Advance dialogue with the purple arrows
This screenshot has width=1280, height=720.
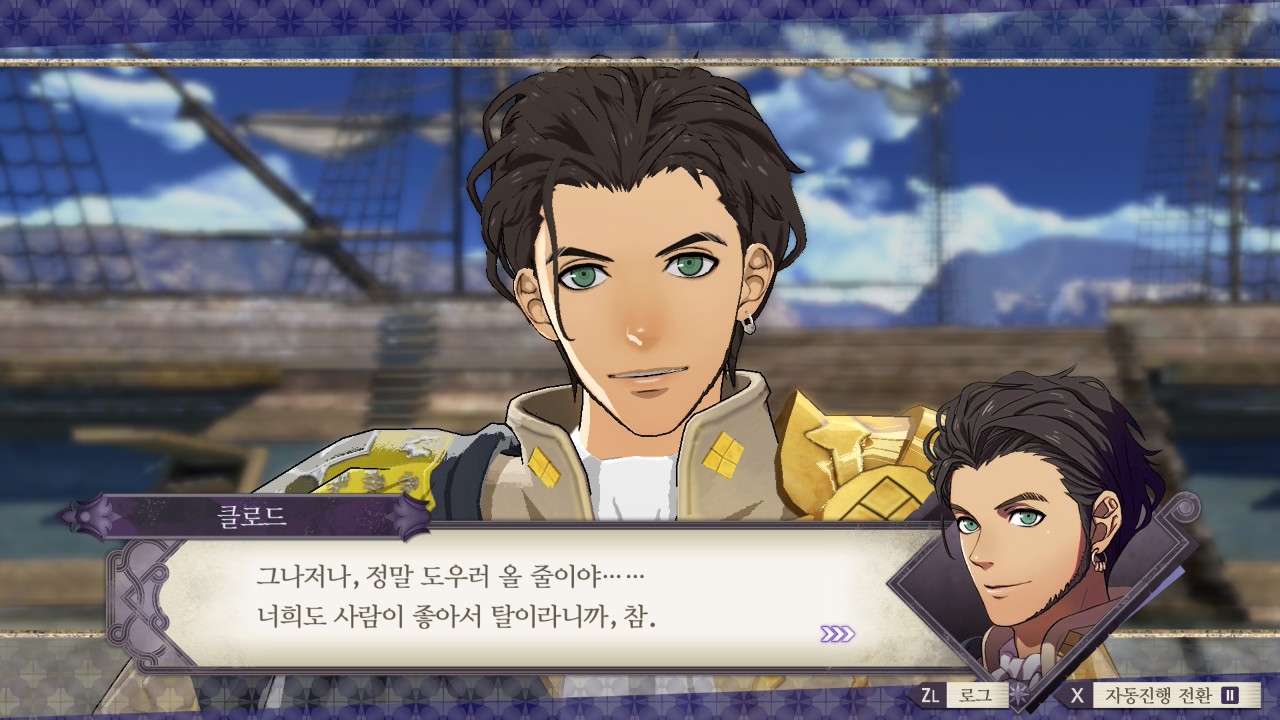point(837,633)
